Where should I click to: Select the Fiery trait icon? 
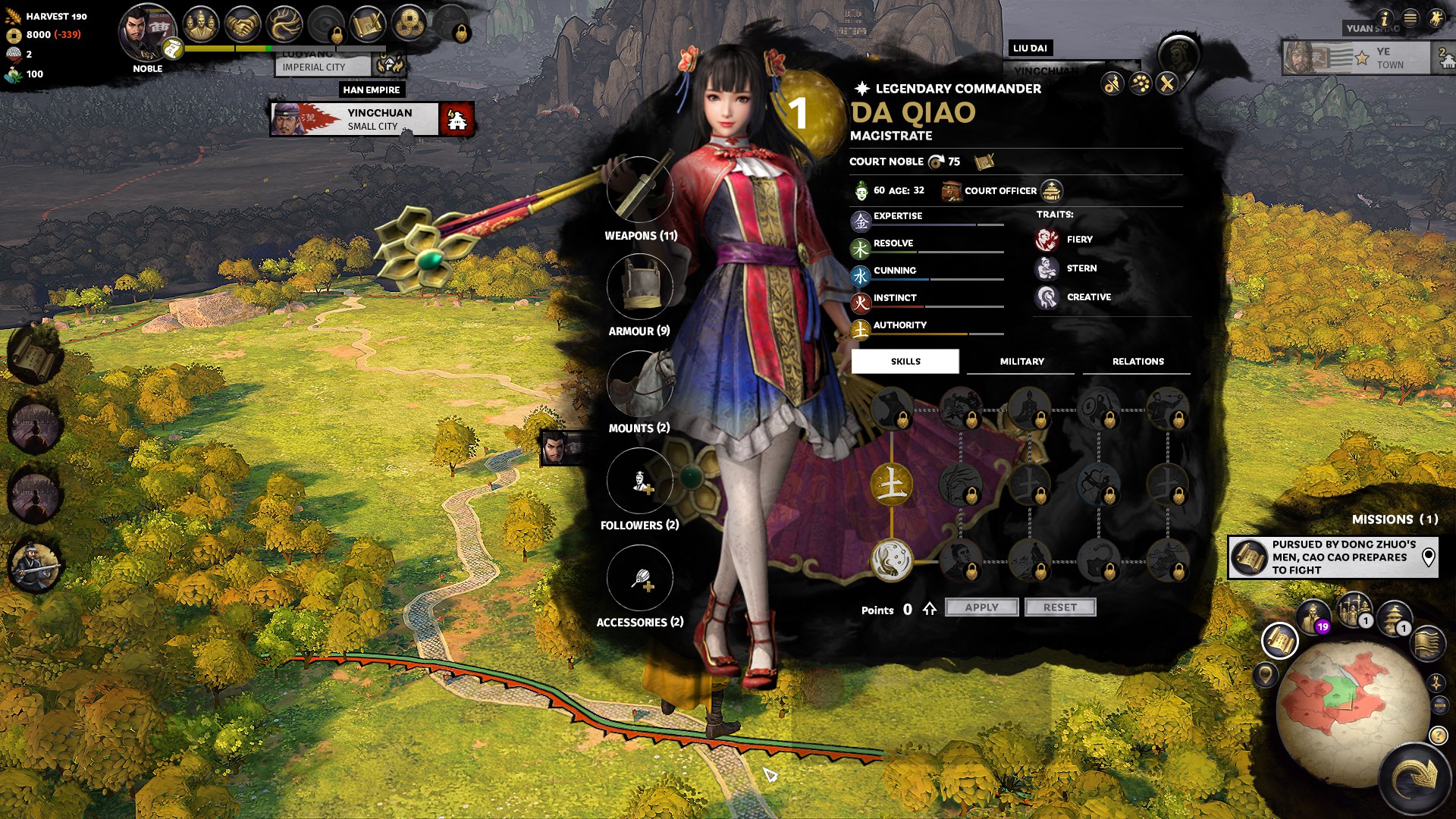click(x=1046, y=240)
